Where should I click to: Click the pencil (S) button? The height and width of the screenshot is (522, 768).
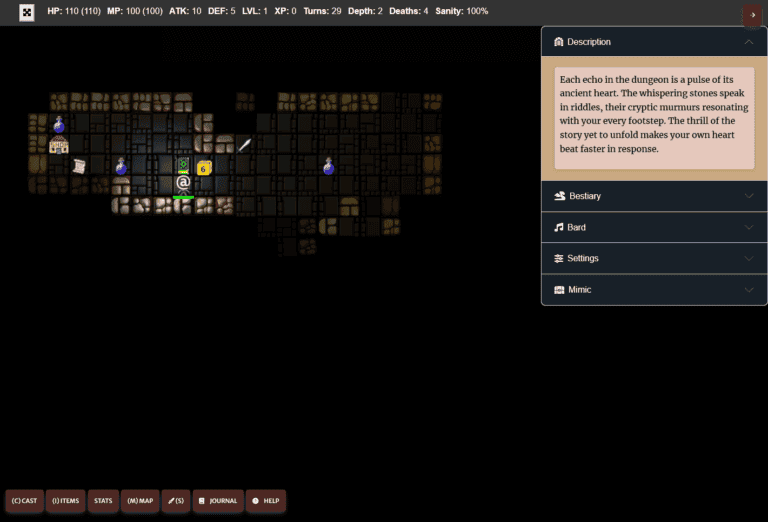pos(175,500)
